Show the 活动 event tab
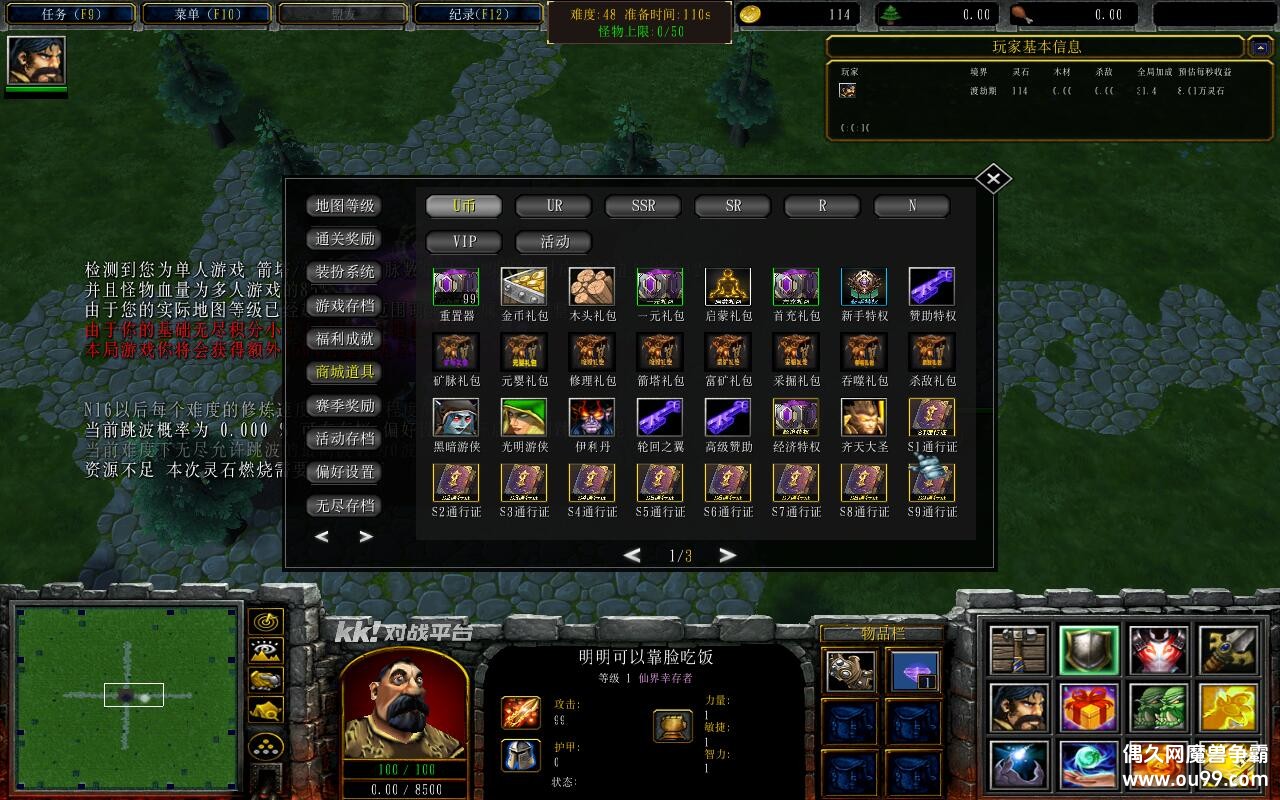Screen dimensions: 1280x800 pos(554,242)
